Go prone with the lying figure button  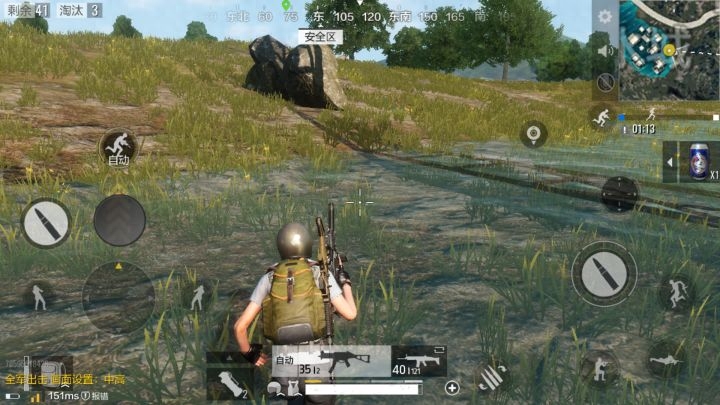click(665, 359)
